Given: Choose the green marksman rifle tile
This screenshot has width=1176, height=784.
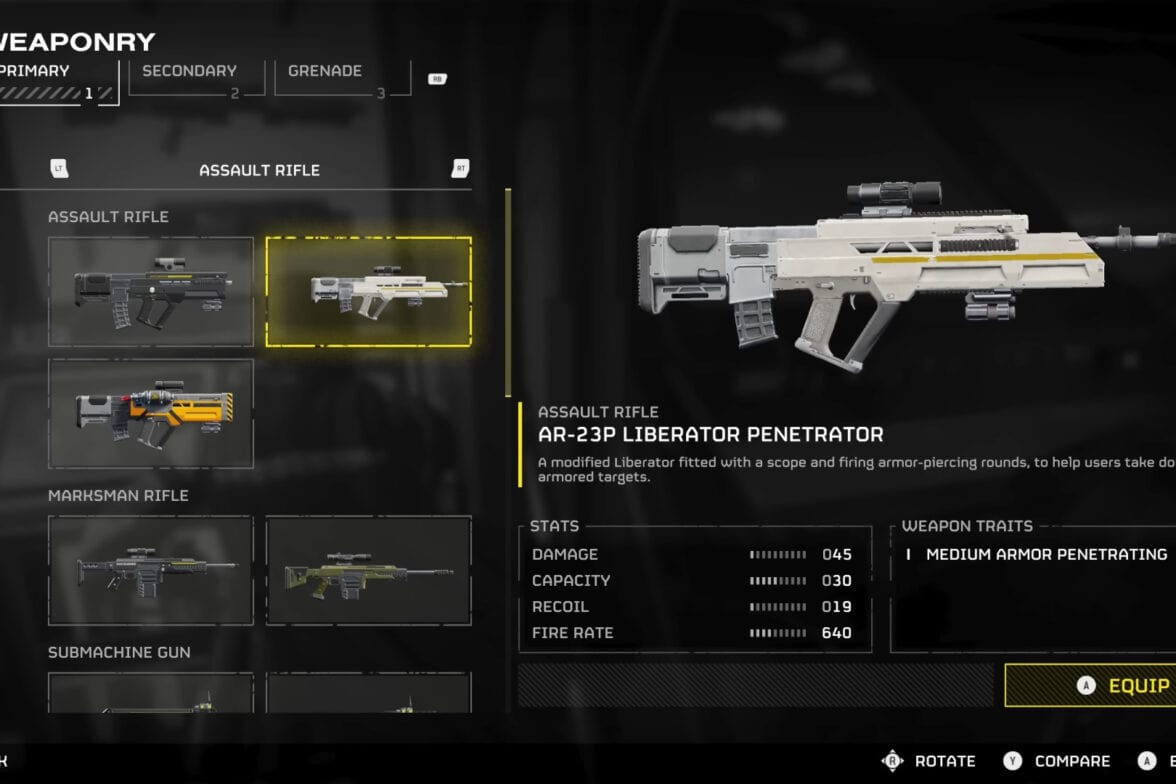Looking at the screenshot, I should [x=368, y=570].
